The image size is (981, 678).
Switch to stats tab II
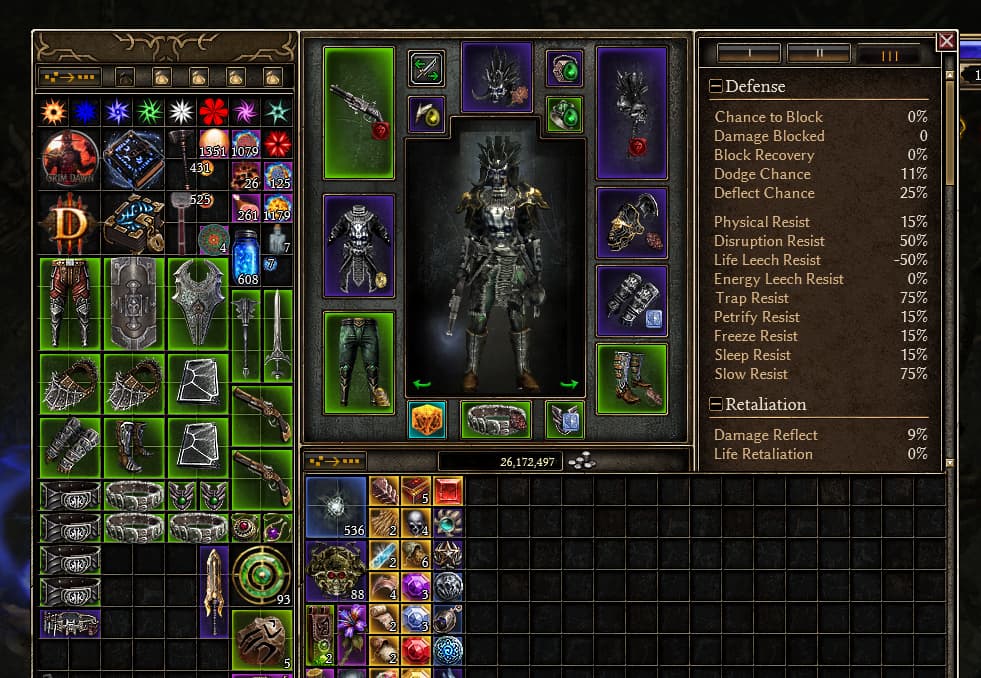click(x=818, y=53)
